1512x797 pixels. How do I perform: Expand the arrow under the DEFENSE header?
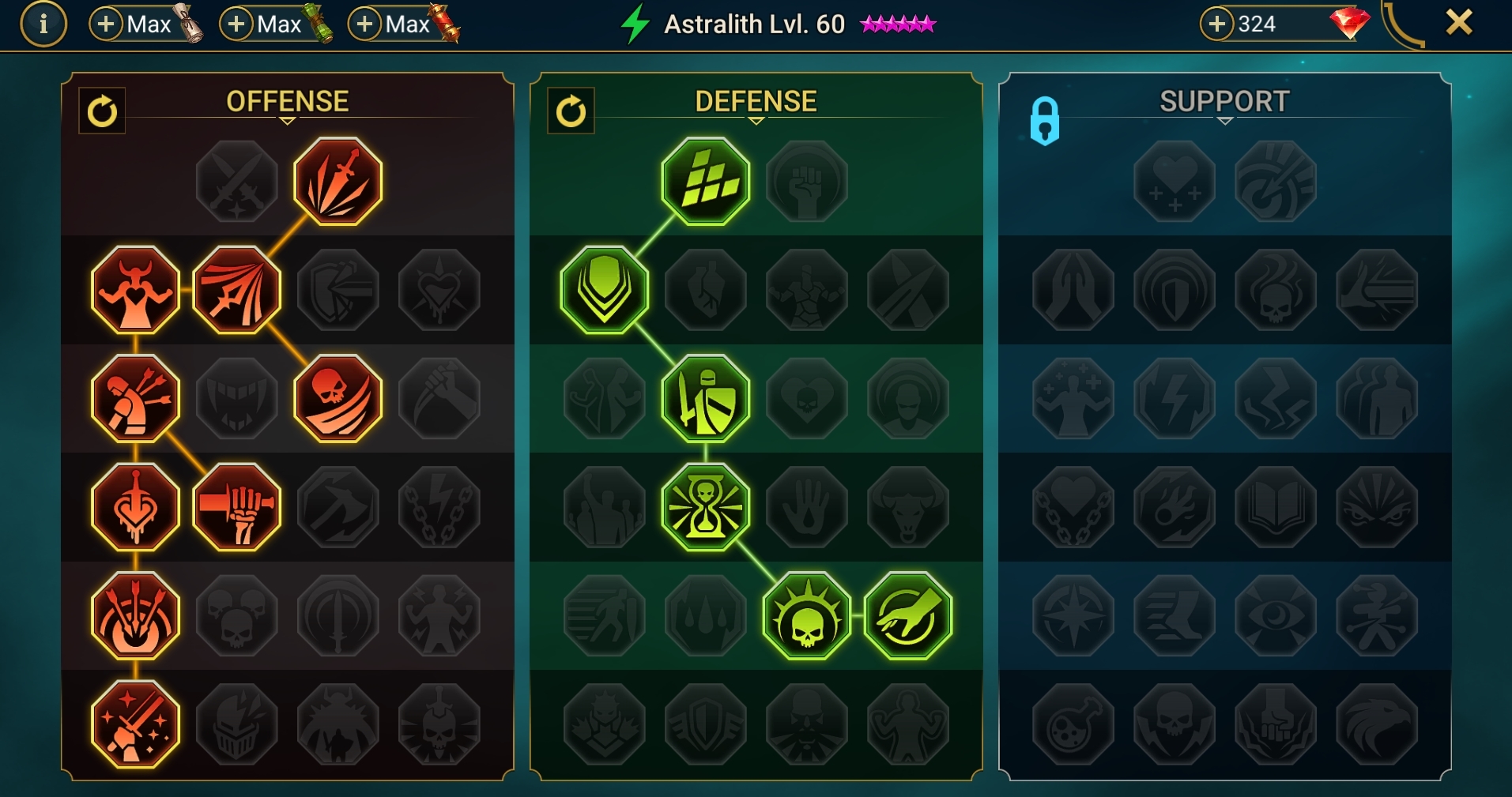click(756, 121)
